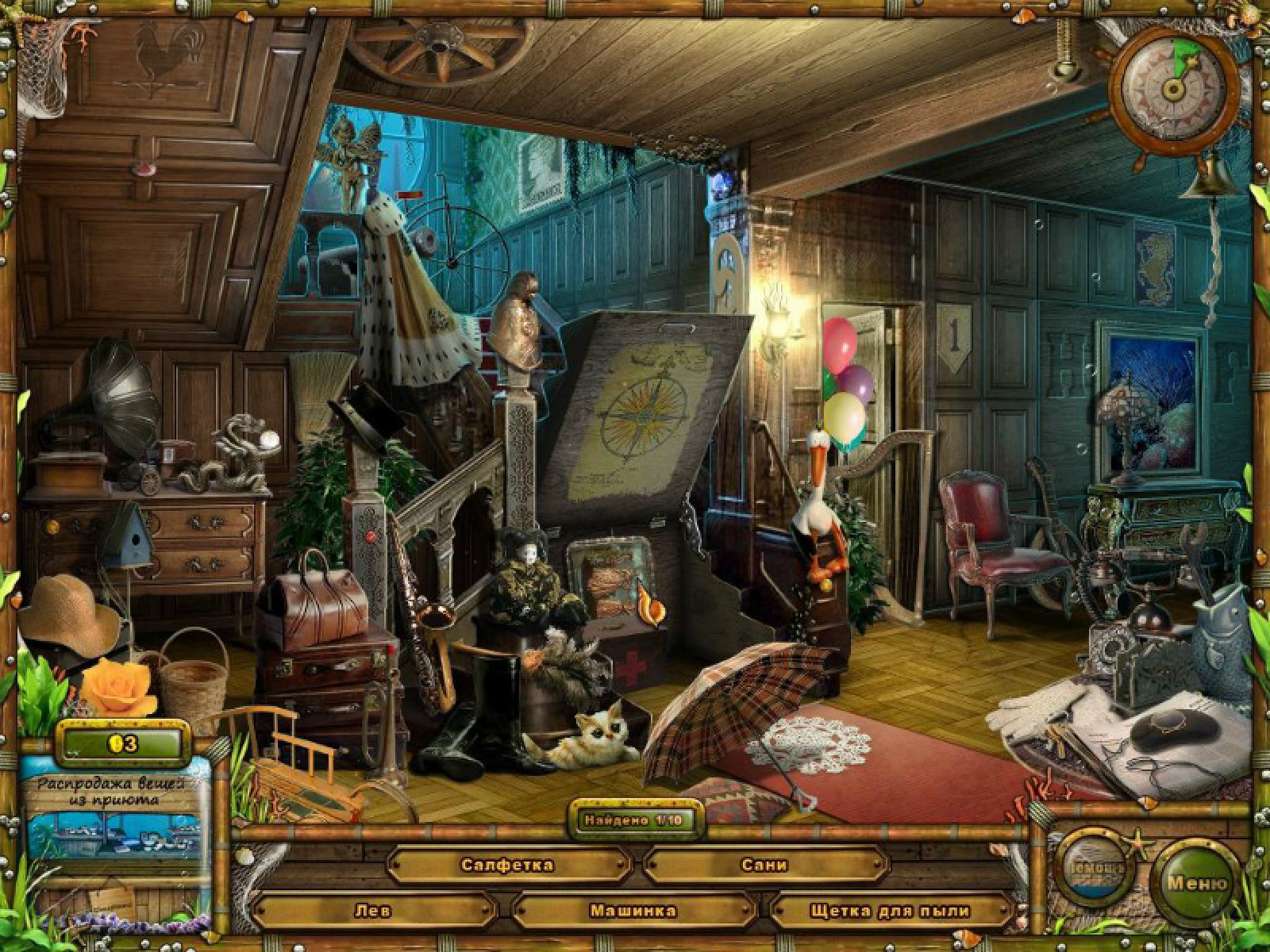This screenshot has width=1270, height=952.
Task: Select the Машинка item label
Action: pyautogui.click(x=633, y=911)
